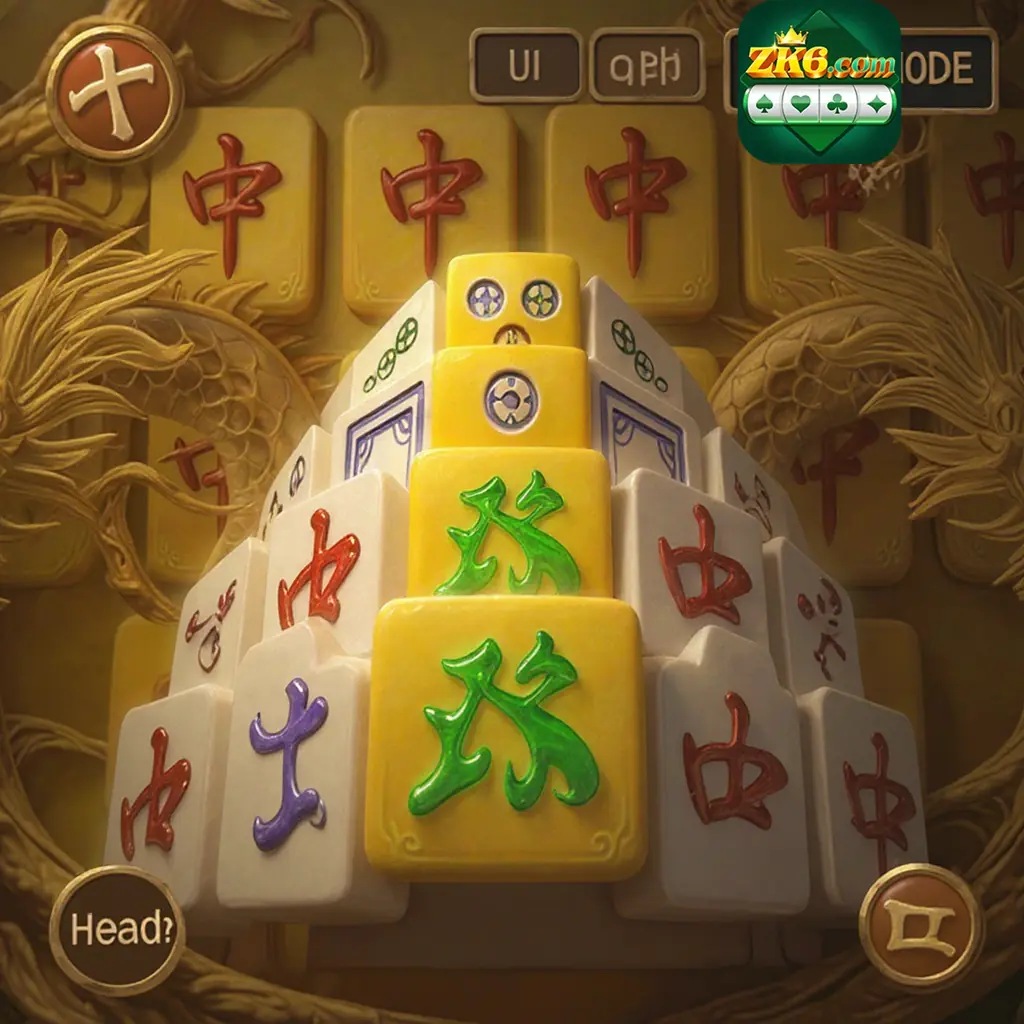Image resolution: width=1024 pixels, height=1024 pixels.
Task: Open the QPH button
Action: coord(647,65)
